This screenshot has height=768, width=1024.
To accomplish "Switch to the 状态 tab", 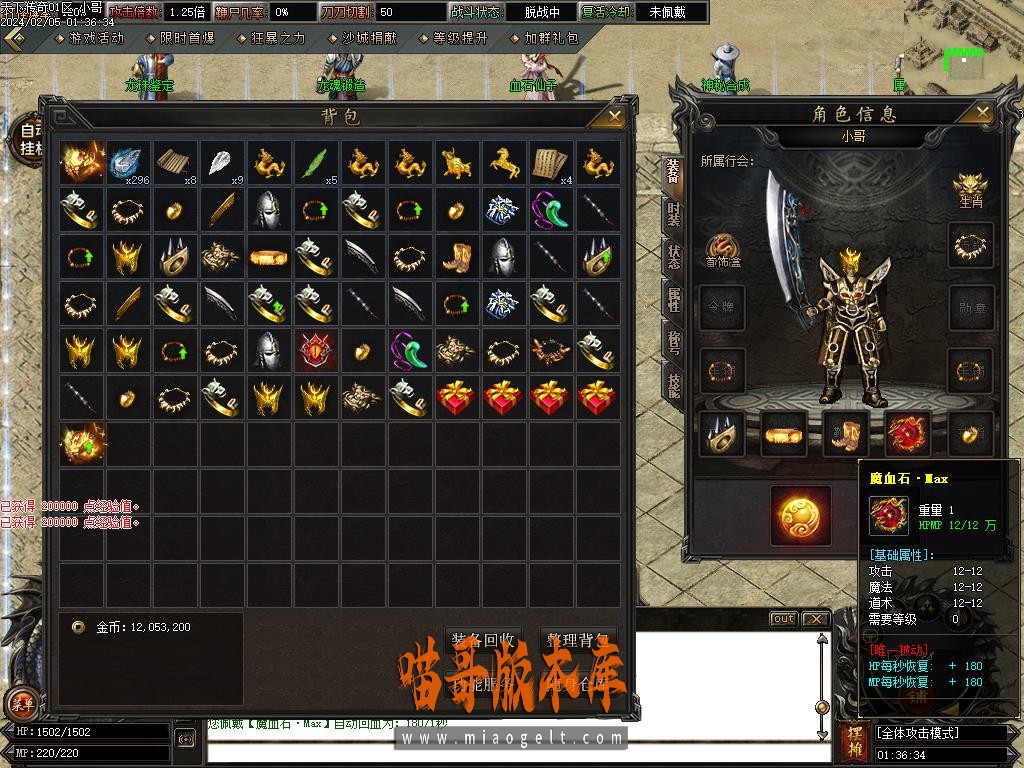I will click(x=673, y=259).
